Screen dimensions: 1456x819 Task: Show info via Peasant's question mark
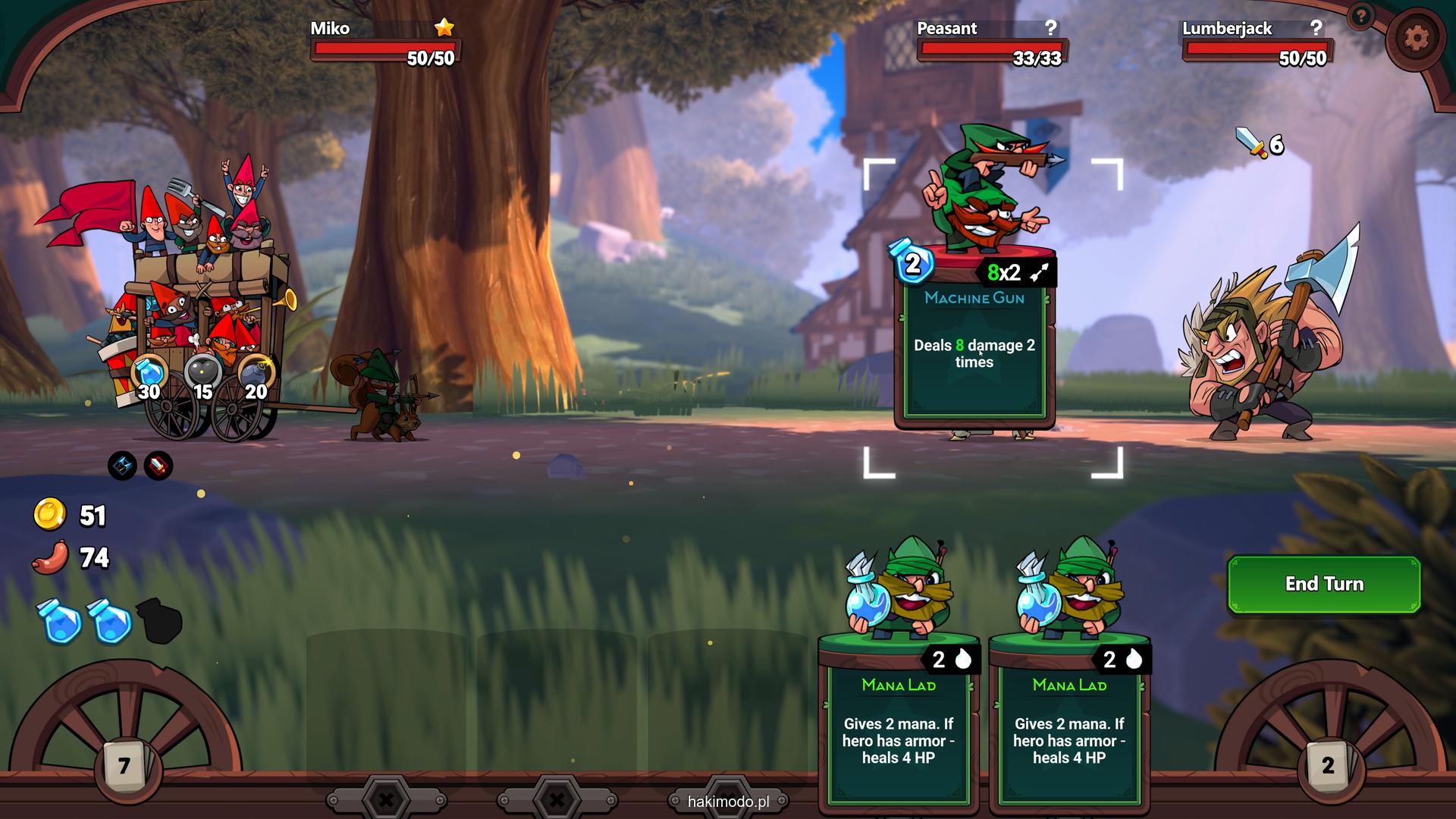tap(1050, 28)
